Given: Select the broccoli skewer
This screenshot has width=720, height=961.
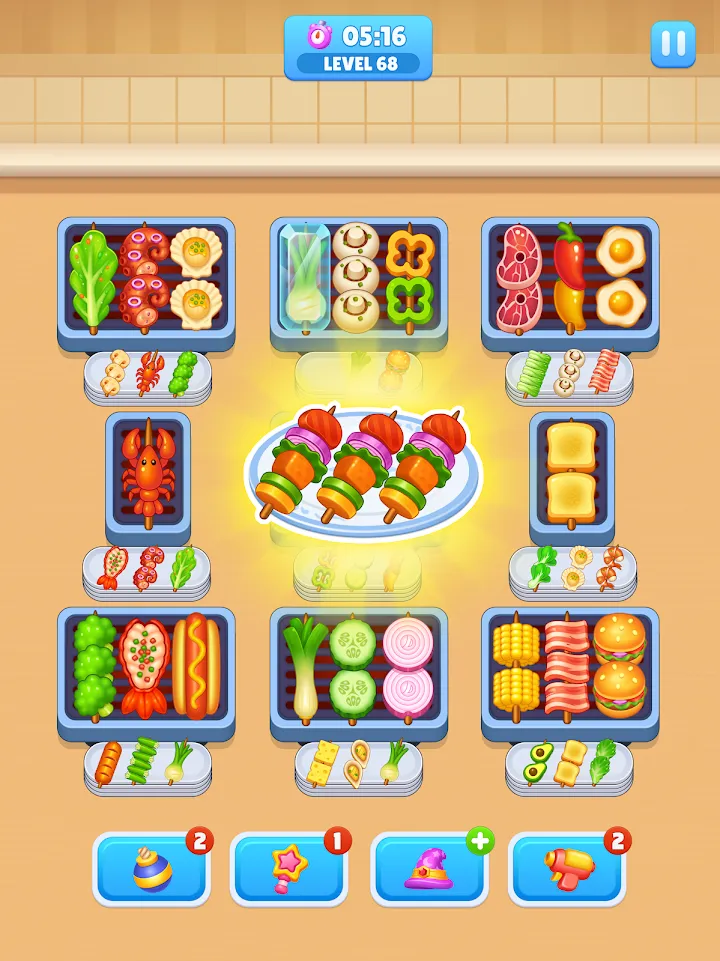Looking at the screenshot, I should (x=96, y=664).
